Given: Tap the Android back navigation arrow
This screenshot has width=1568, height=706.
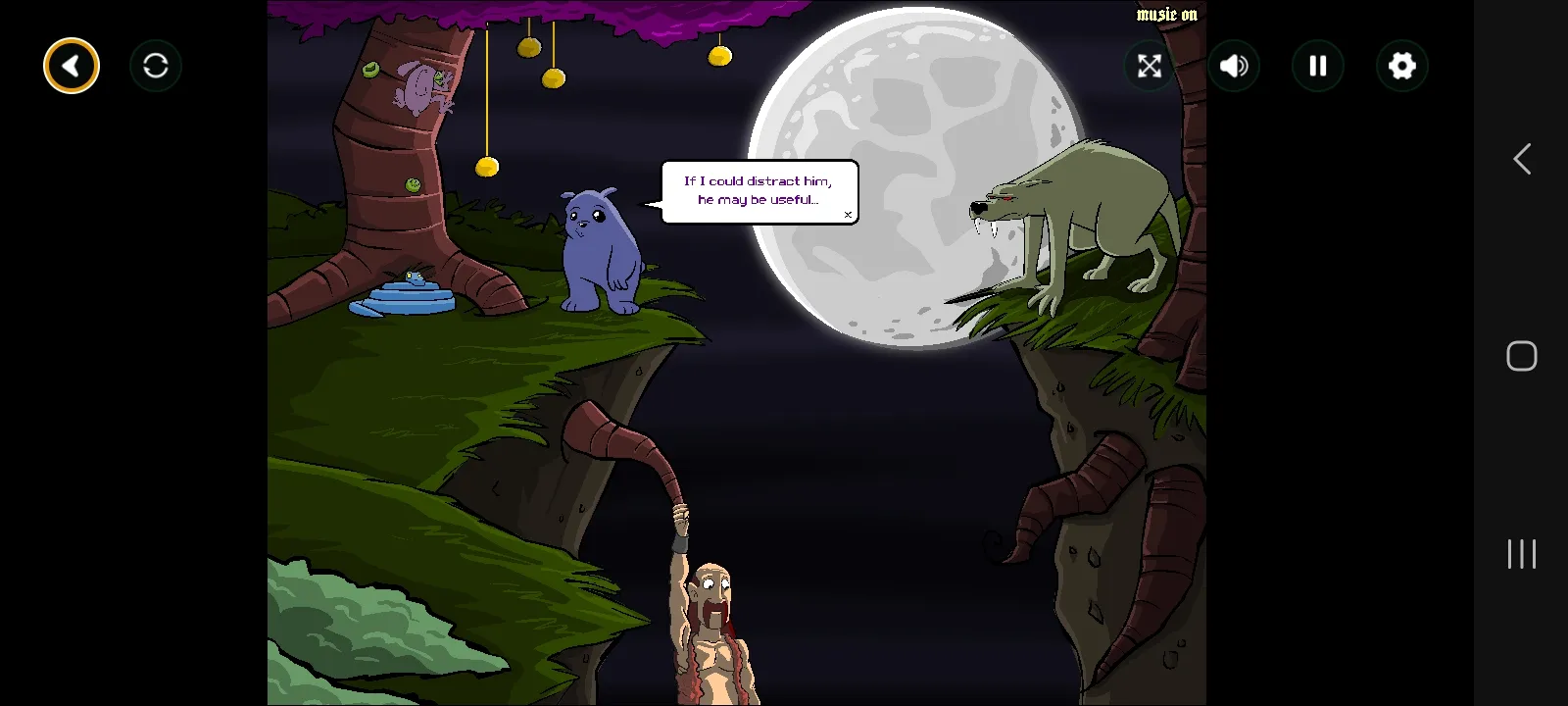Looking at the screenshot, I should (1522, 159).
